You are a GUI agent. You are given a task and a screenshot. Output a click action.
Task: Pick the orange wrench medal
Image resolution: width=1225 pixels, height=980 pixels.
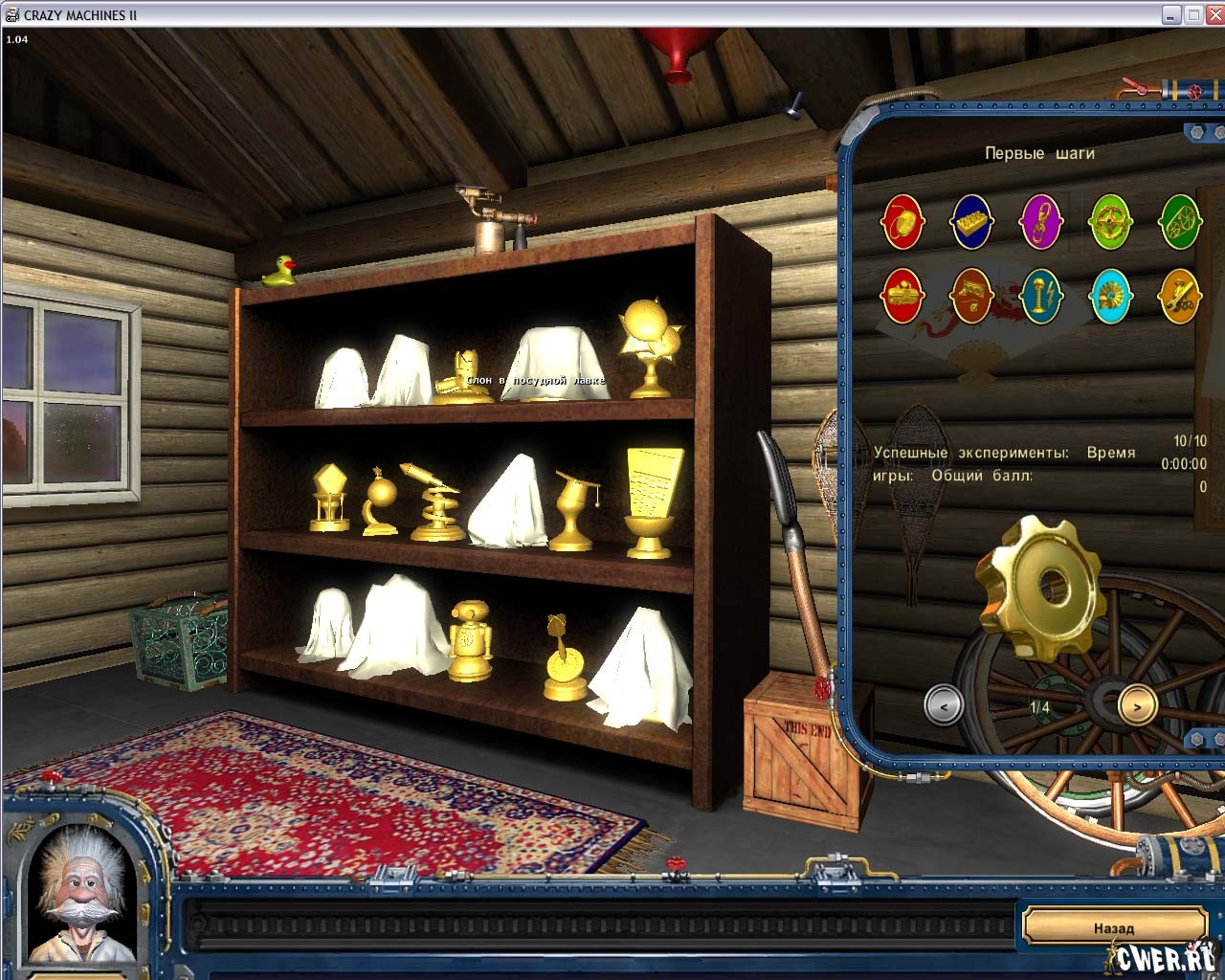[x=1179, y=296]
